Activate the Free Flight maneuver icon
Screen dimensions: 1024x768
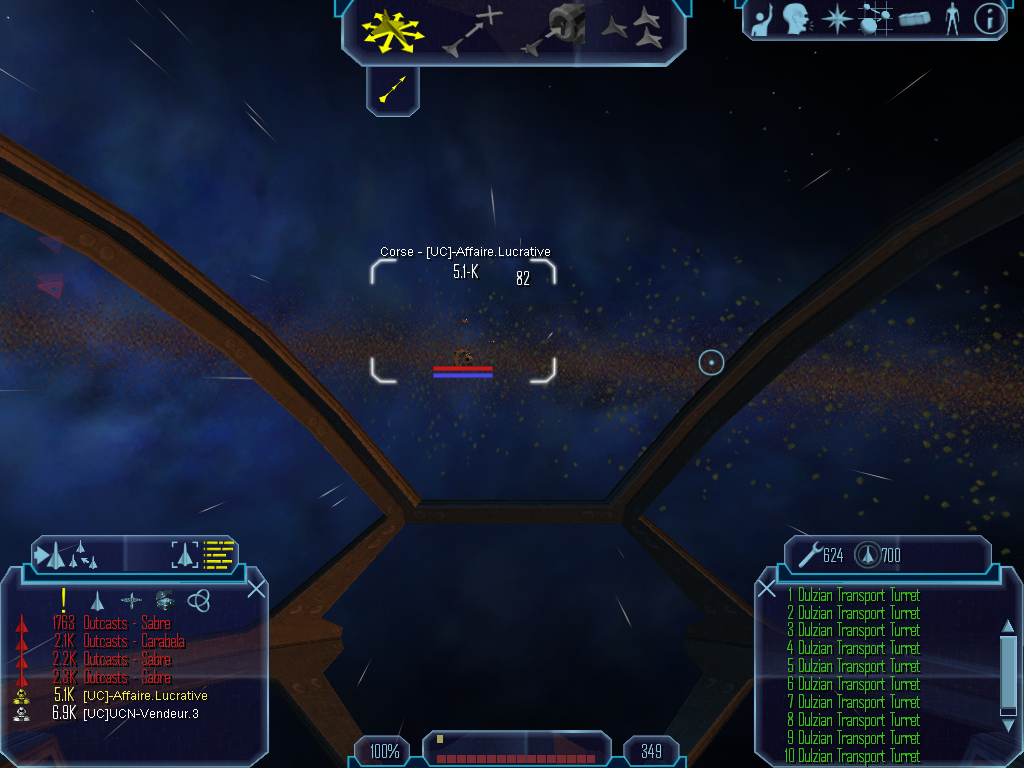pos(393,30)
